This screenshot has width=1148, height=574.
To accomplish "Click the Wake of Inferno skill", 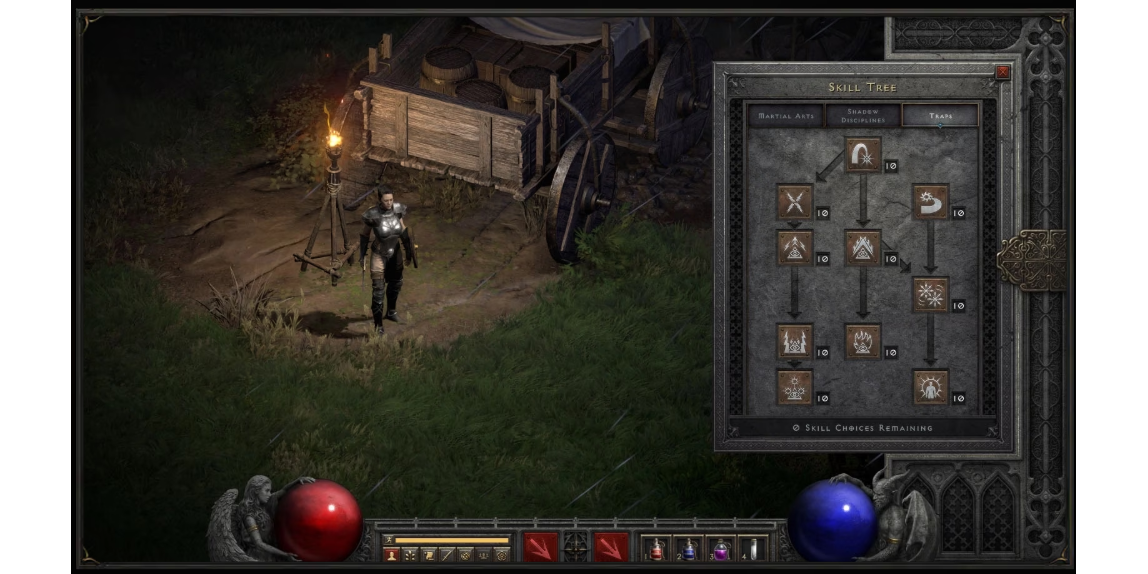I will (x=862, y=341).
